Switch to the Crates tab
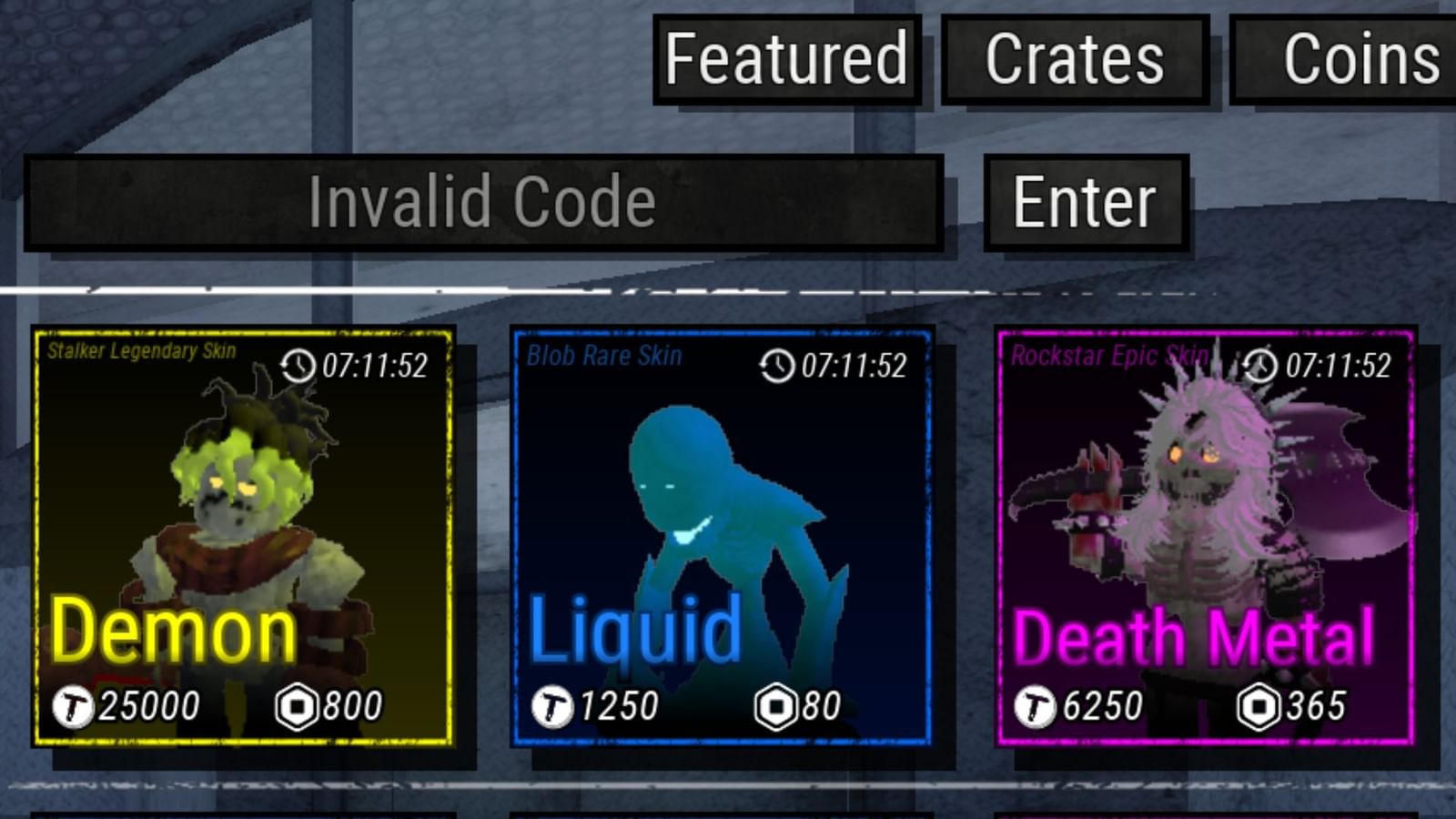The width and height of the screenshot is (1456, 819). pos(1074,58)
